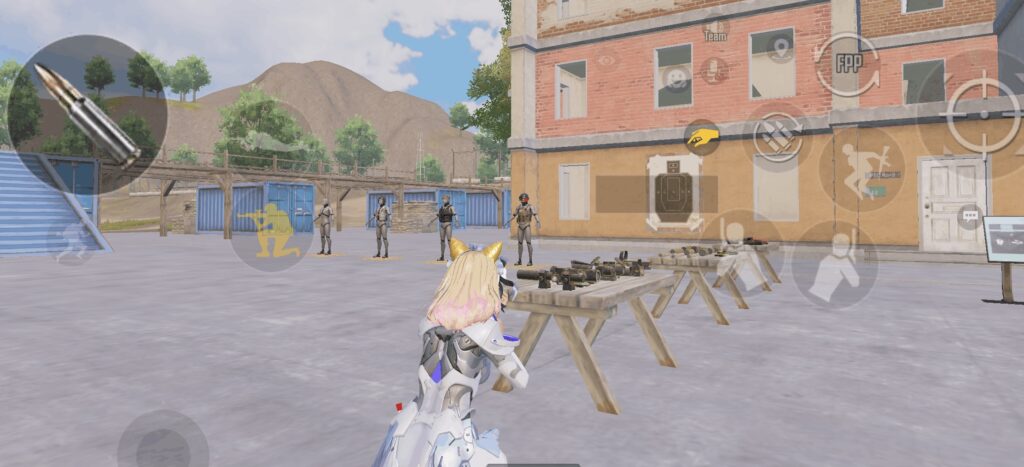Tap the jump and vault button
The image size is (1024, 467).
(x=861, y=168)
